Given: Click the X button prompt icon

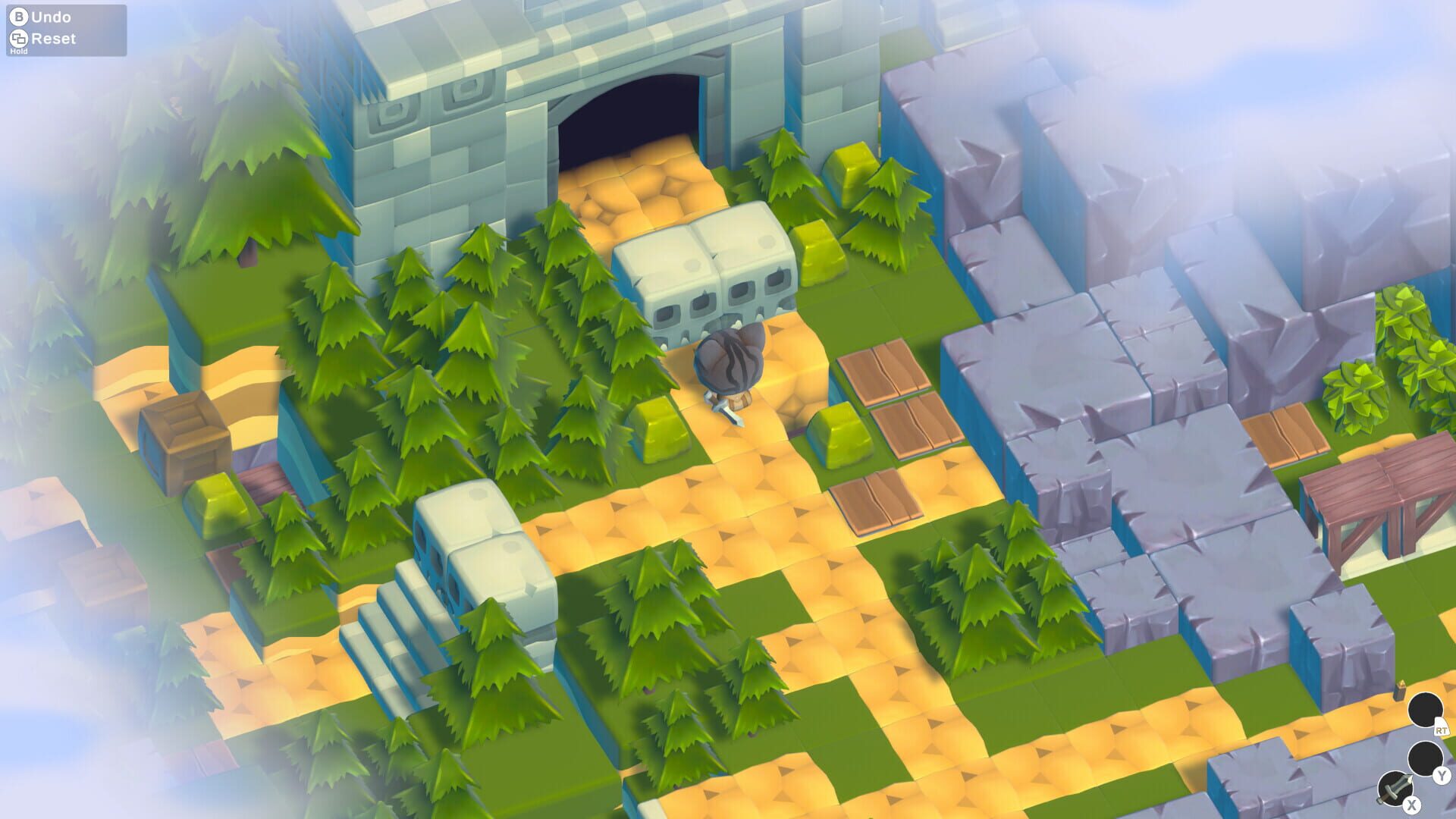Looking at the screenshot, I should (x=1411, y=804).
